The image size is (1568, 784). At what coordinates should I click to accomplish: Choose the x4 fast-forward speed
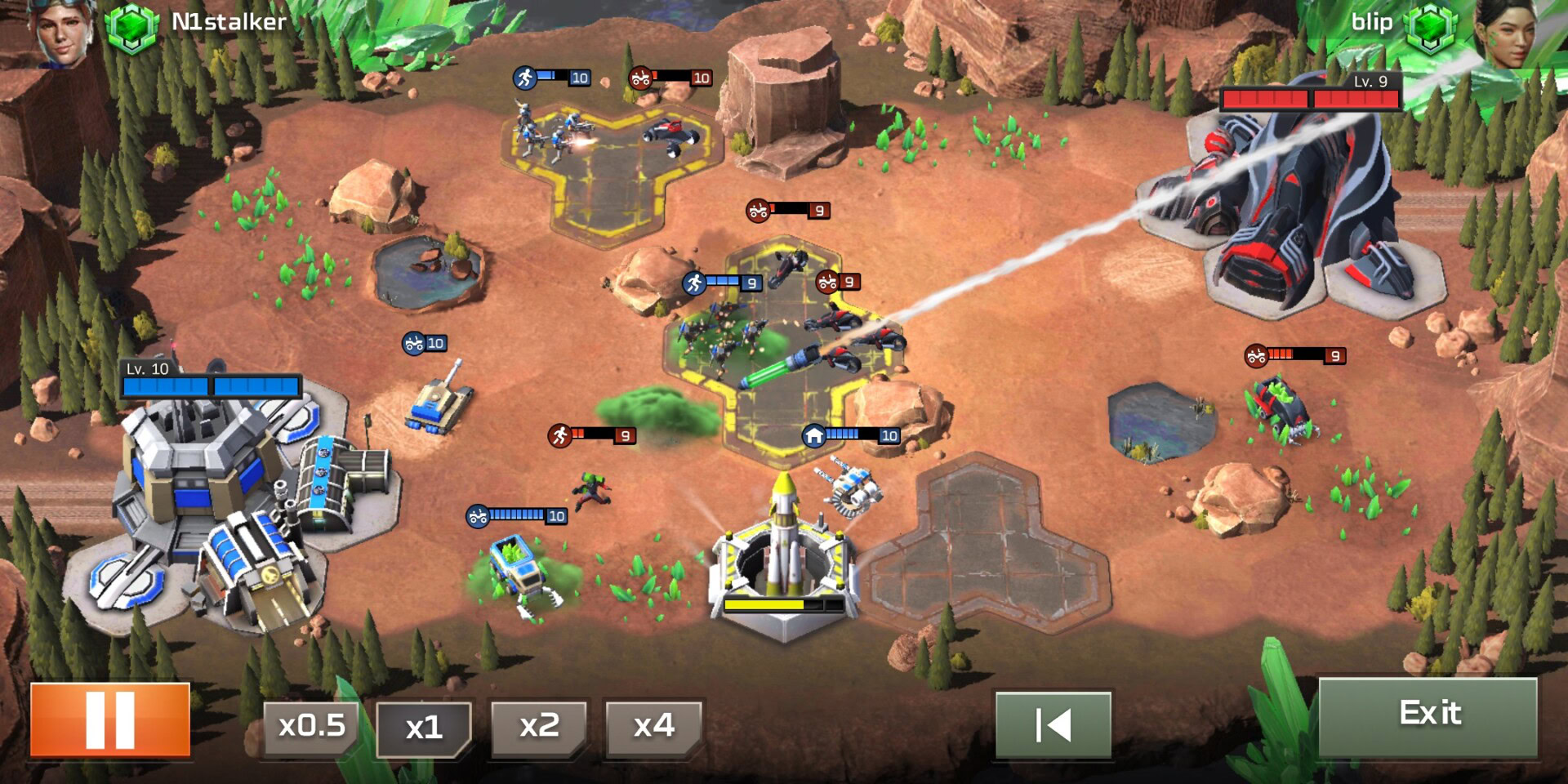click(653, 726)
